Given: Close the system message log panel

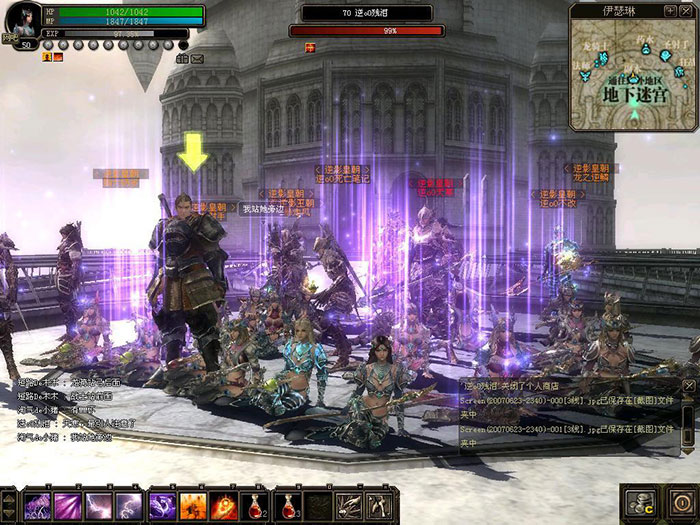Looking at the screenshot, I should [688, 385].
